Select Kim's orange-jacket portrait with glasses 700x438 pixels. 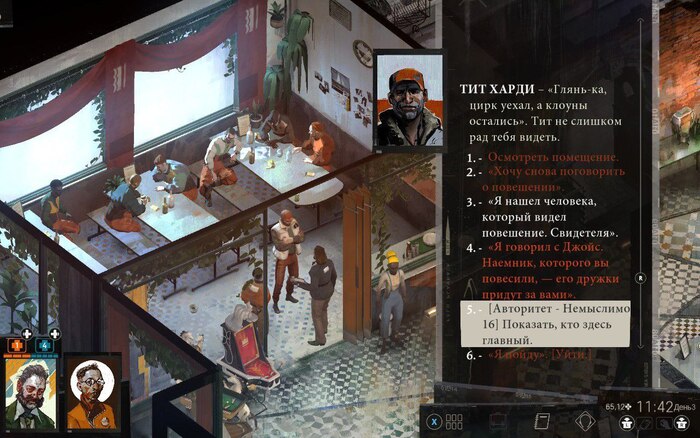click(93, 393)
